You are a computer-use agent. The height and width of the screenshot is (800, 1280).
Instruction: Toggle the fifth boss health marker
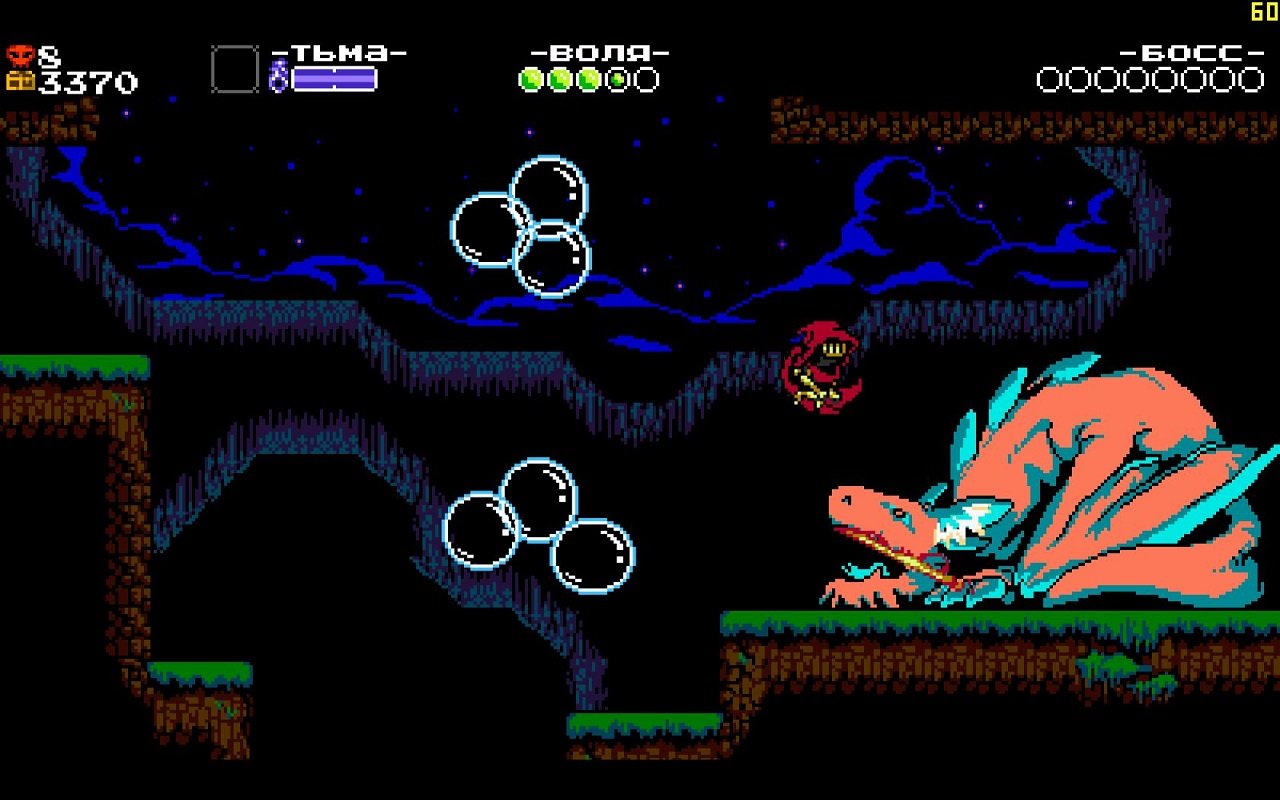click(x=1164, y=78)
